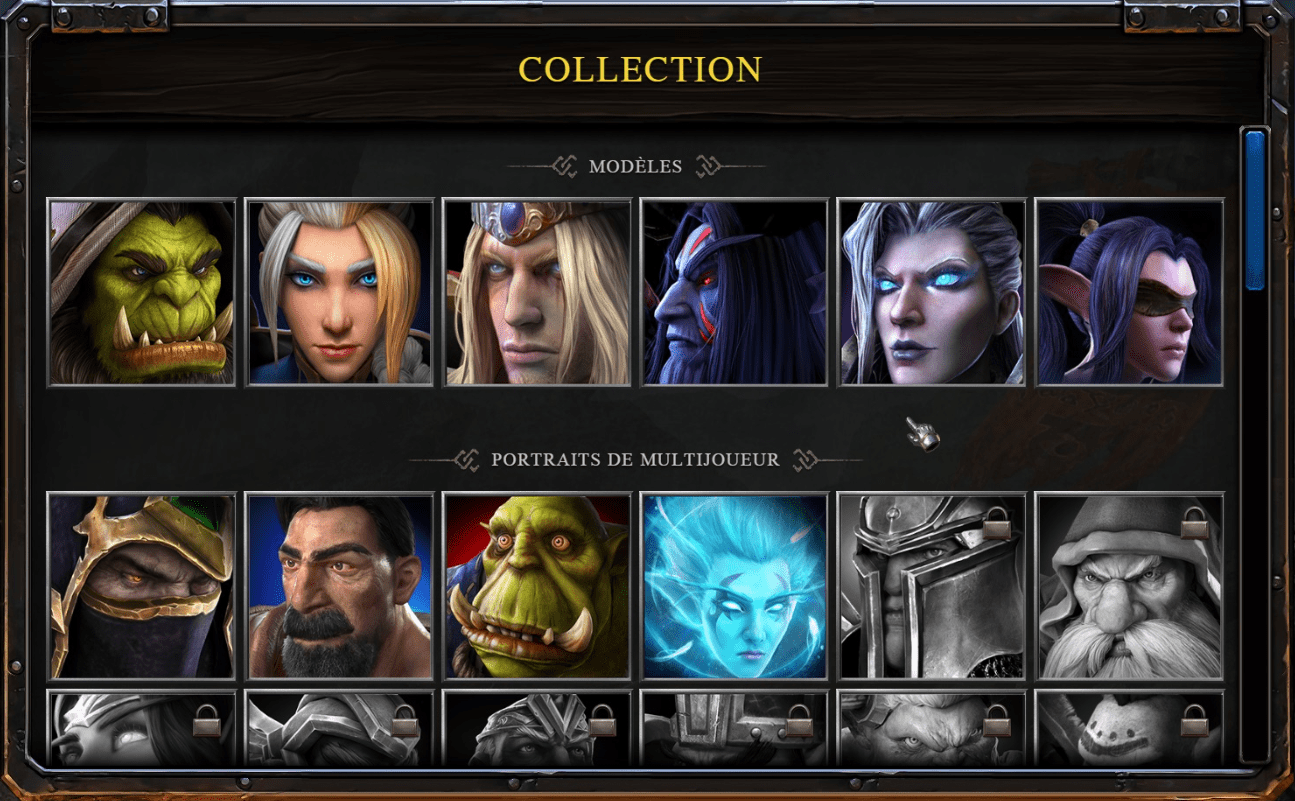The width and height of the screenshot is (1295, 801).
Task: Pick the tusked green orc multiplayer portrait
Action: click(537, 586)
